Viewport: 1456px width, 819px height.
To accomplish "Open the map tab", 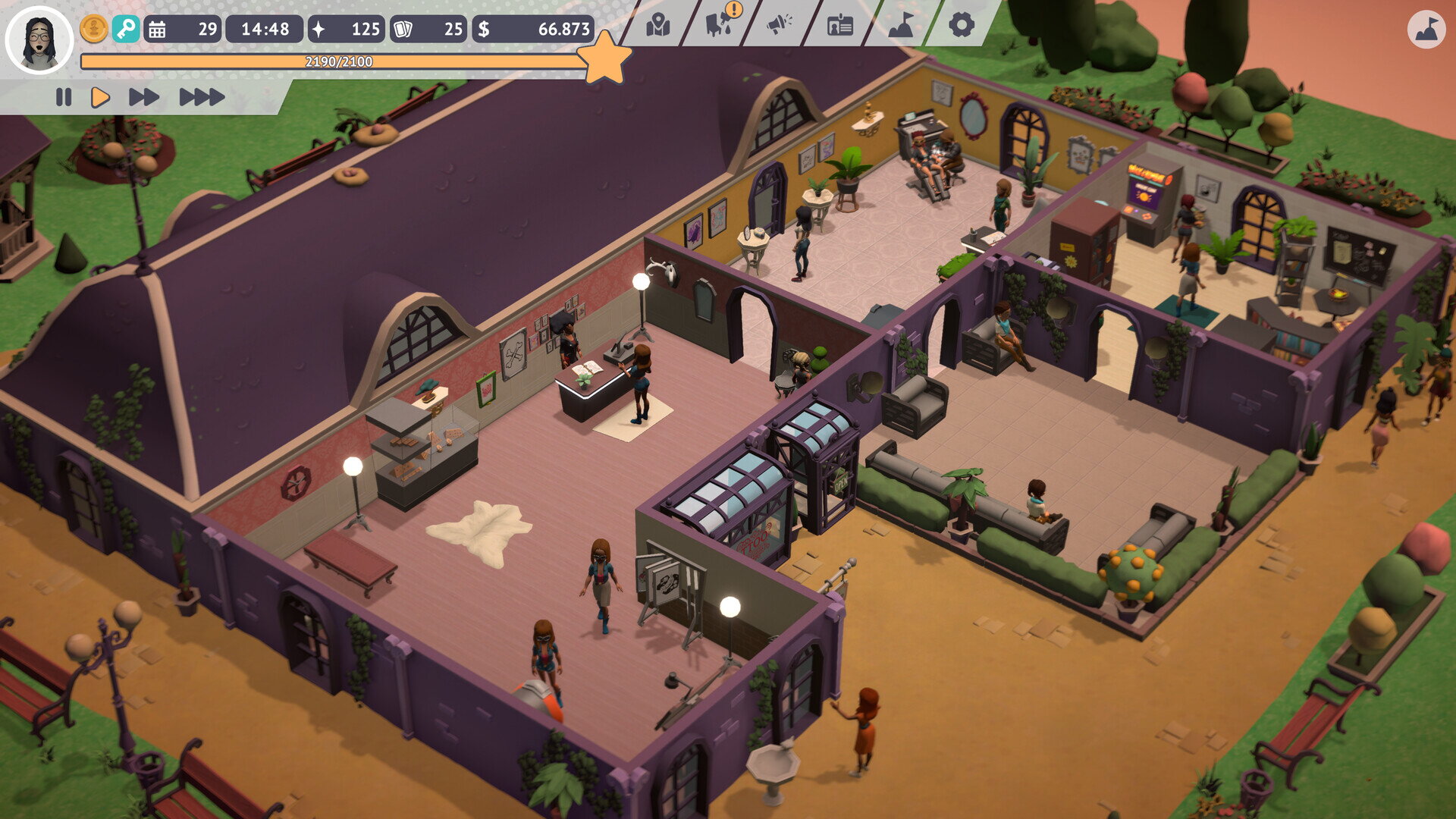I will 657,26.
